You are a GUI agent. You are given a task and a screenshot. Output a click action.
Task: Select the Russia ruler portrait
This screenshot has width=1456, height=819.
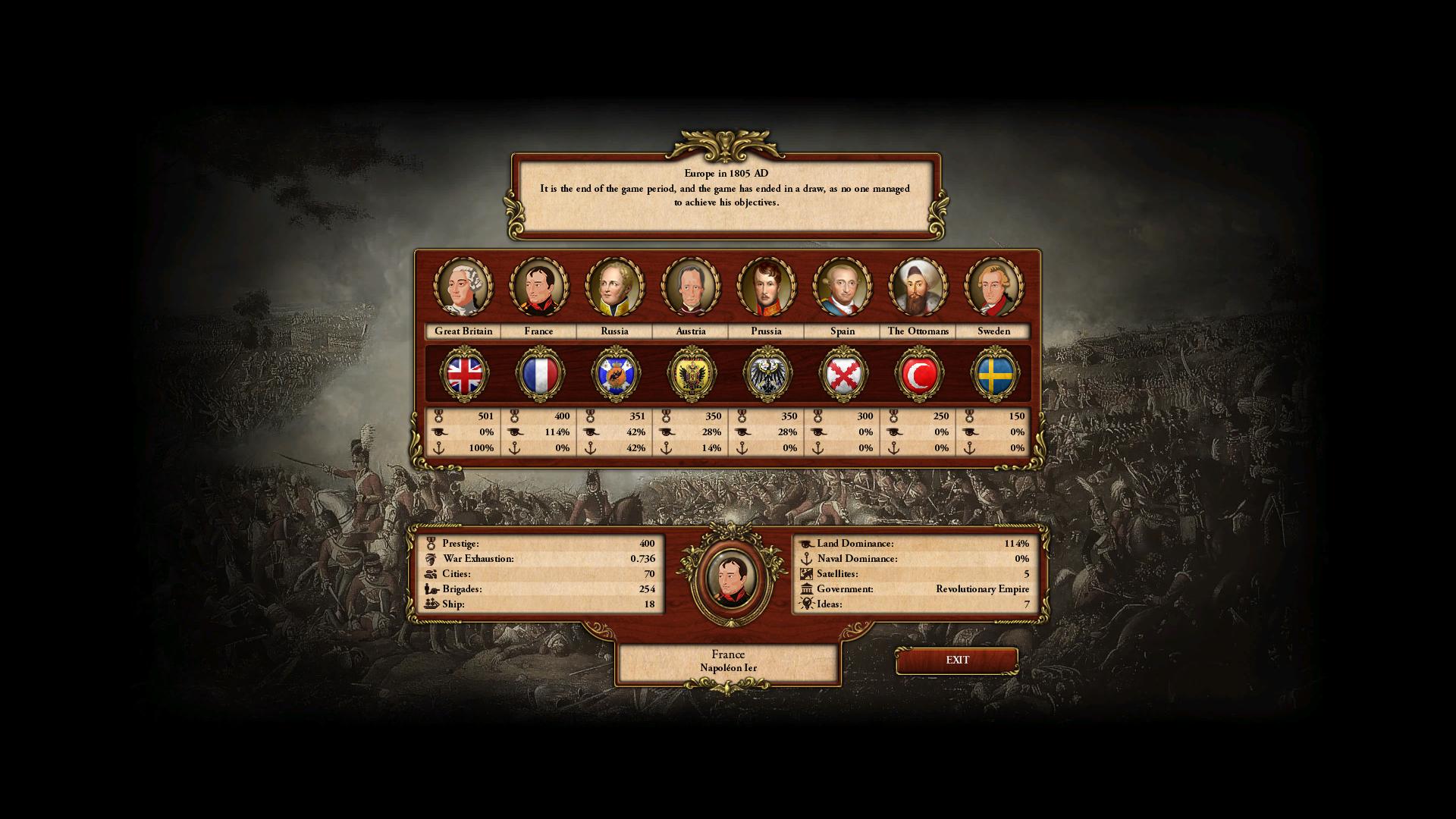click(615, 287)
